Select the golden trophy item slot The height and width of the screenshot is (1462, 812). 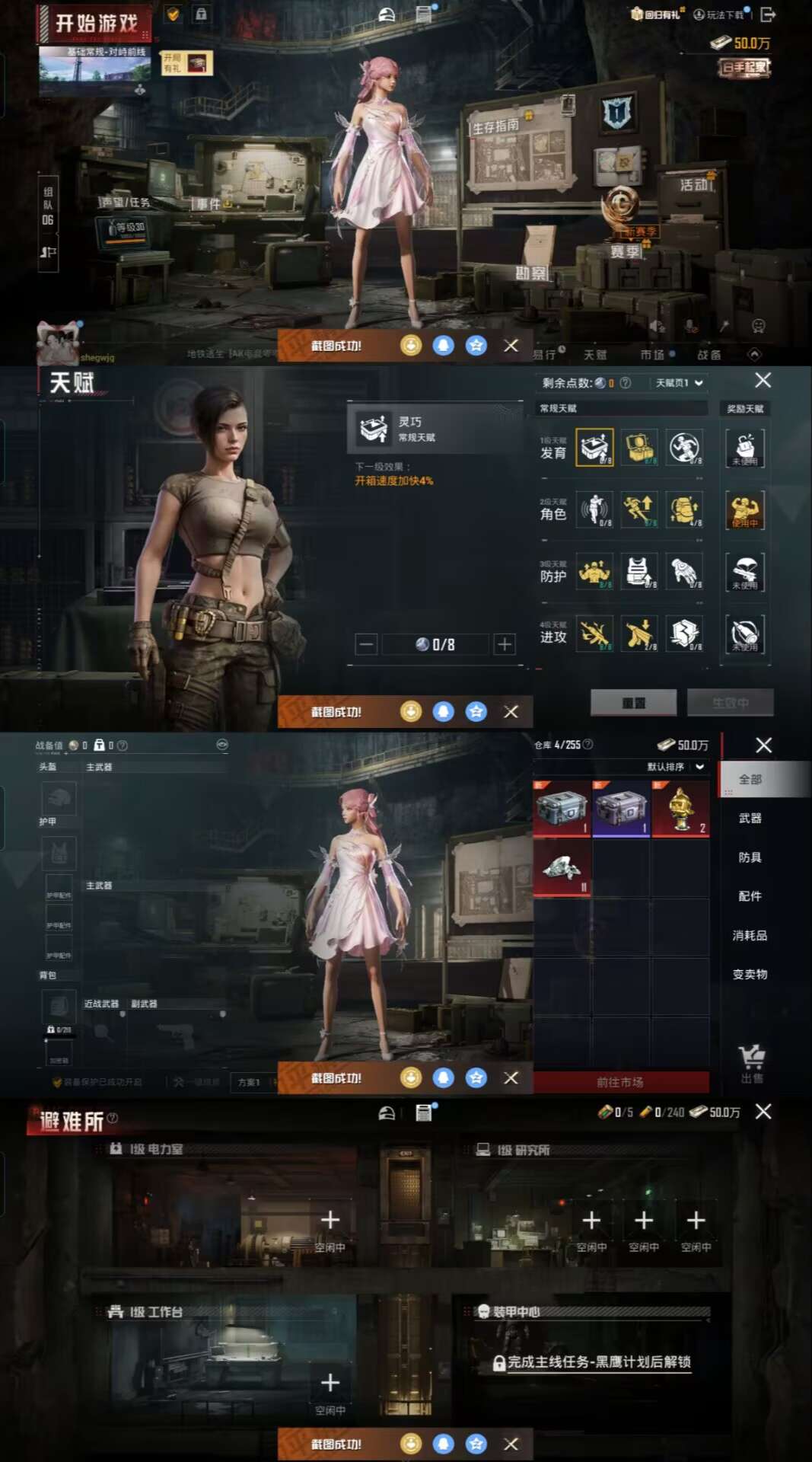(680, 809)
